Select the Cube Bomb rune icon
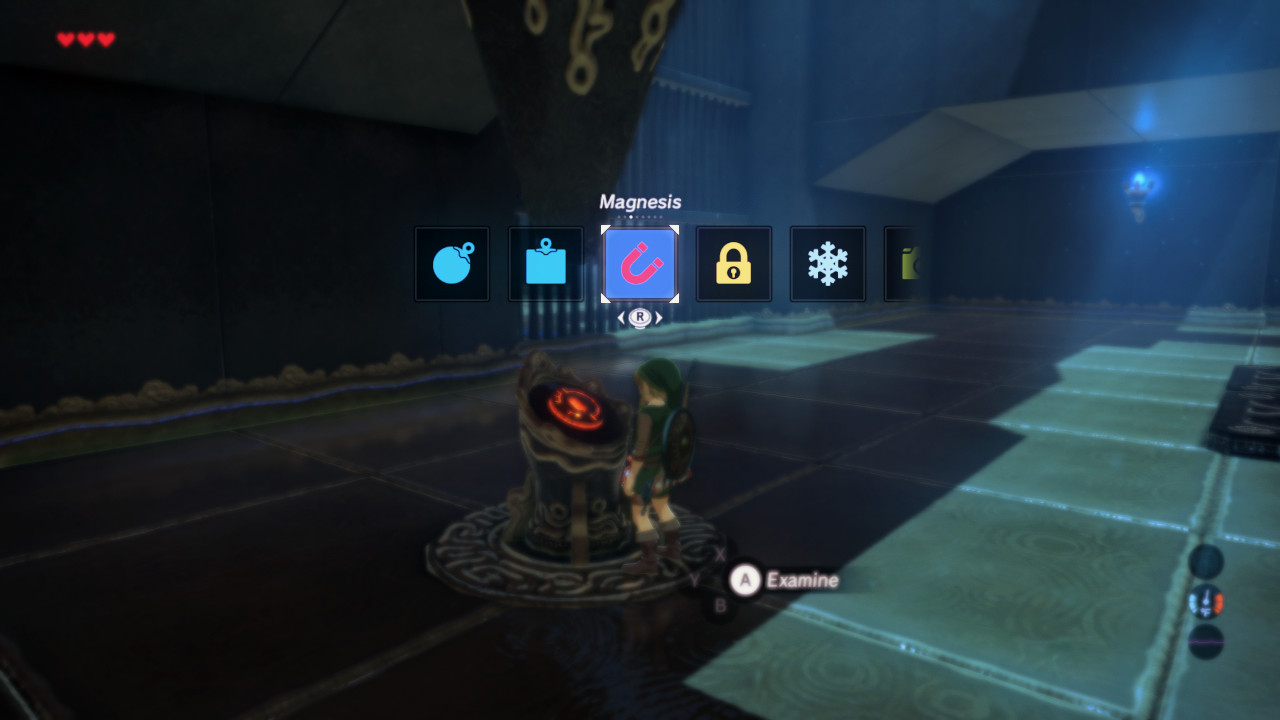This screenshot has width=1280, height=720. click(545, 263)
